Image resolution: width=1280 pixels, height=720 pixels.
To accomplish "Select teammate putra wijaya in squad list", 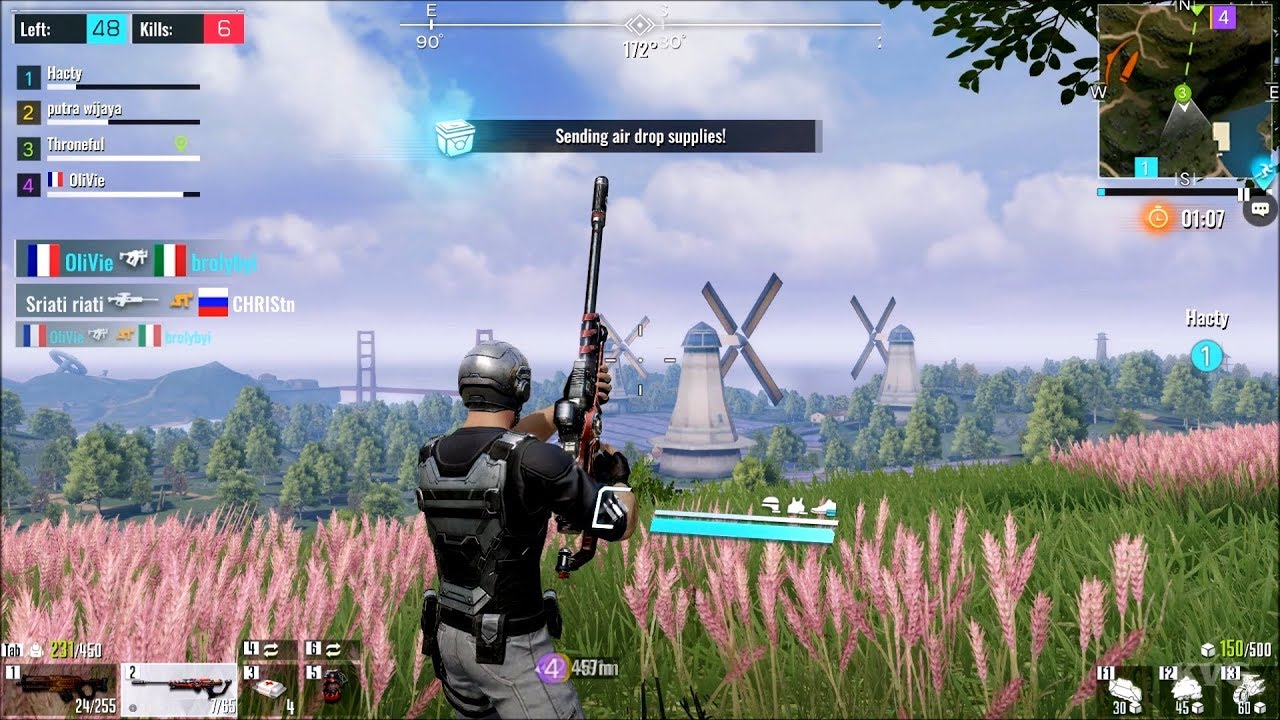I will tap(108, 112).
